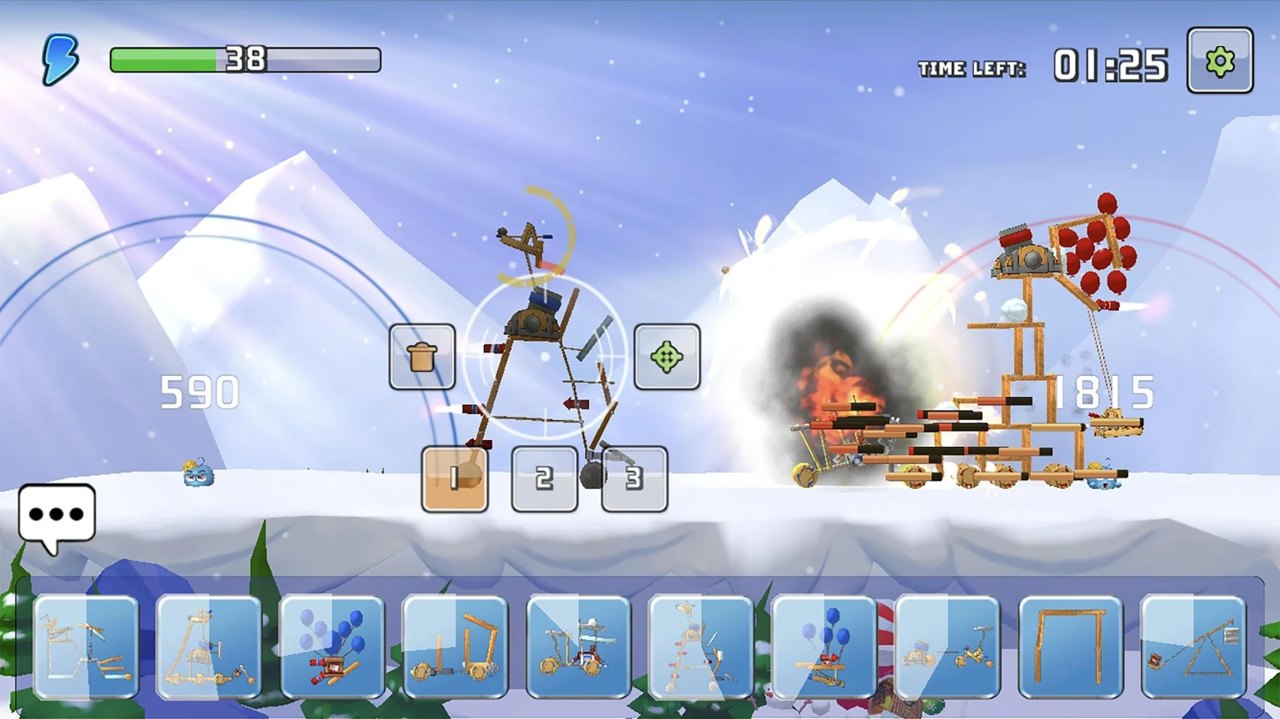Select slot number 1
Viewport: 1280px width, 719px height.
pos(455,479)
